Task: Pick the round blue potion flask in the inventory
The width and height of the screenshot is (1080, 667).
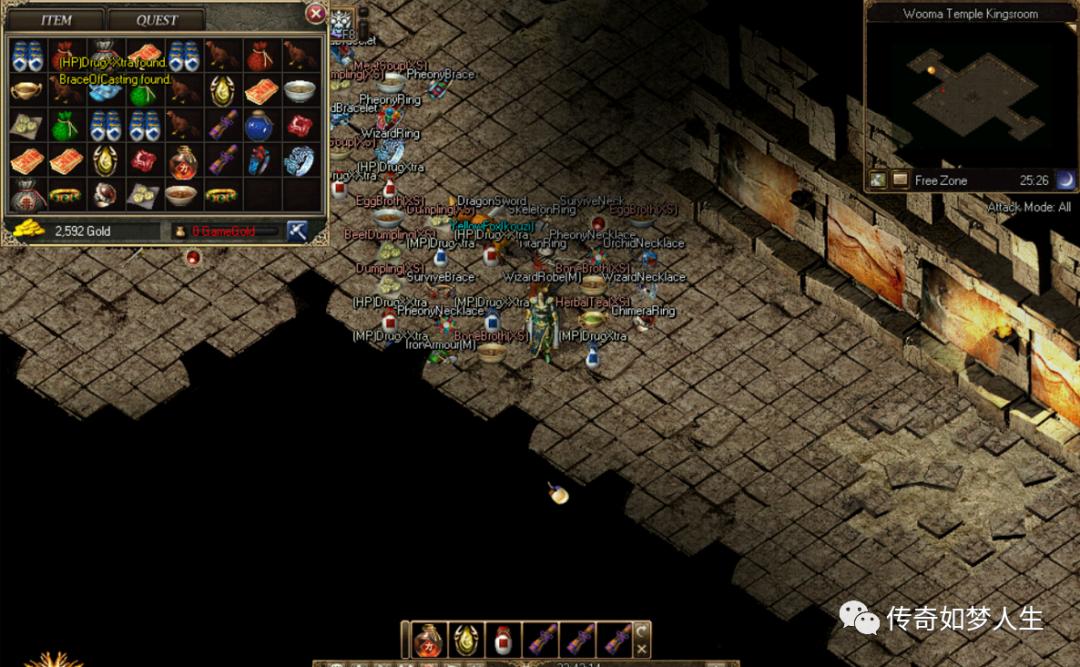Action: (259, 125)
